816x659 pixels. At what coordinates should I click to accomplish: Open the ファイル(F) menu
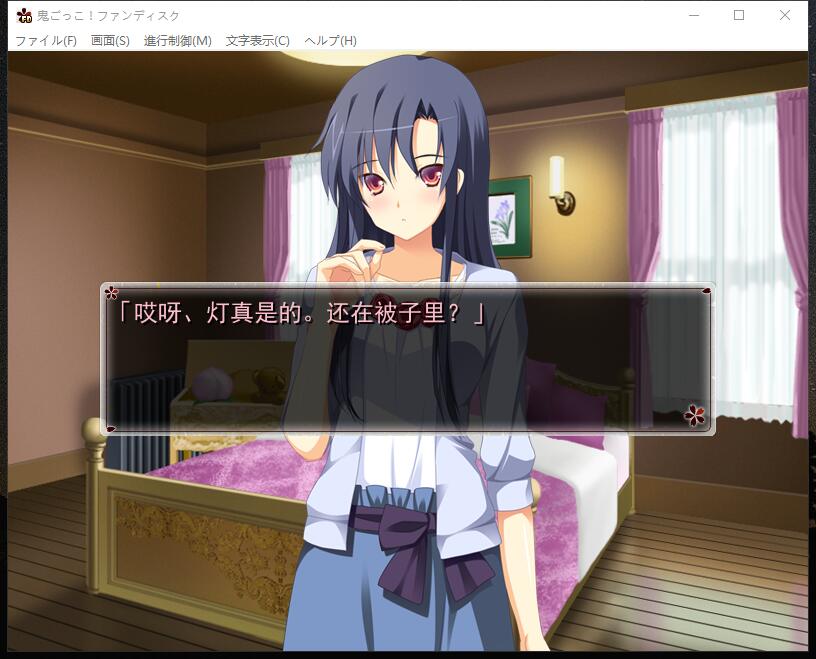(46, 41)
